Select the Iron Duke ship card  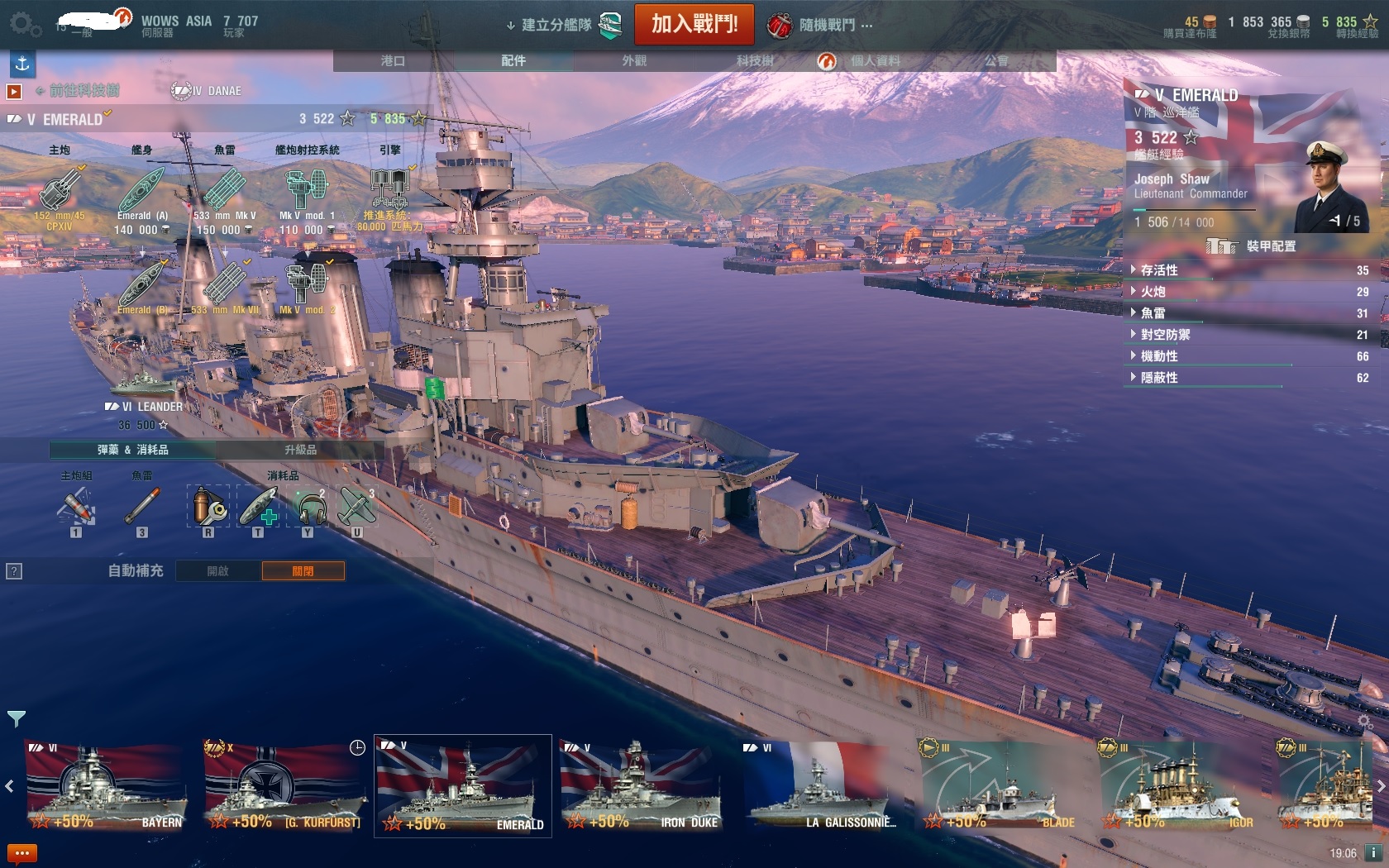639,786
